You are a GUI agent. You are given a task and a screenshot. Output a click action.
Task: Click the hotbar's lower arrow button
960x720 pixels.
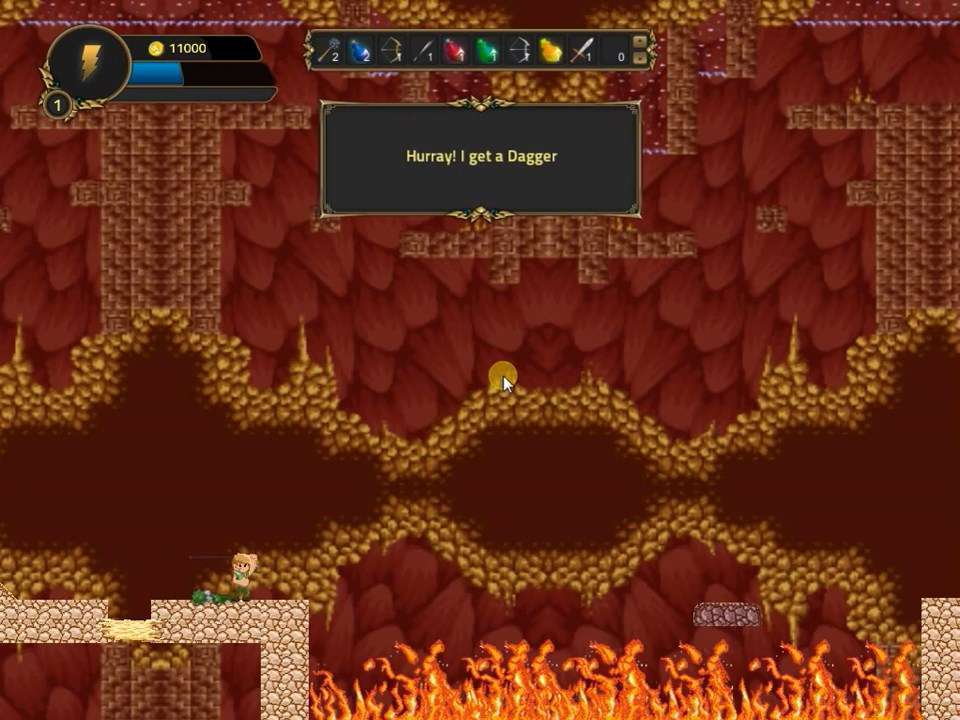click(x=640, y=58)
